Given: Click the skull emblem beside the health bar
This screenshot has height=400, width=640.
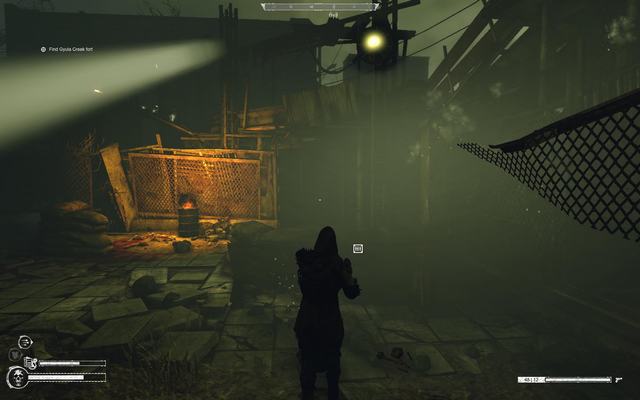Looking at the screenshot, I should point(17,376).
